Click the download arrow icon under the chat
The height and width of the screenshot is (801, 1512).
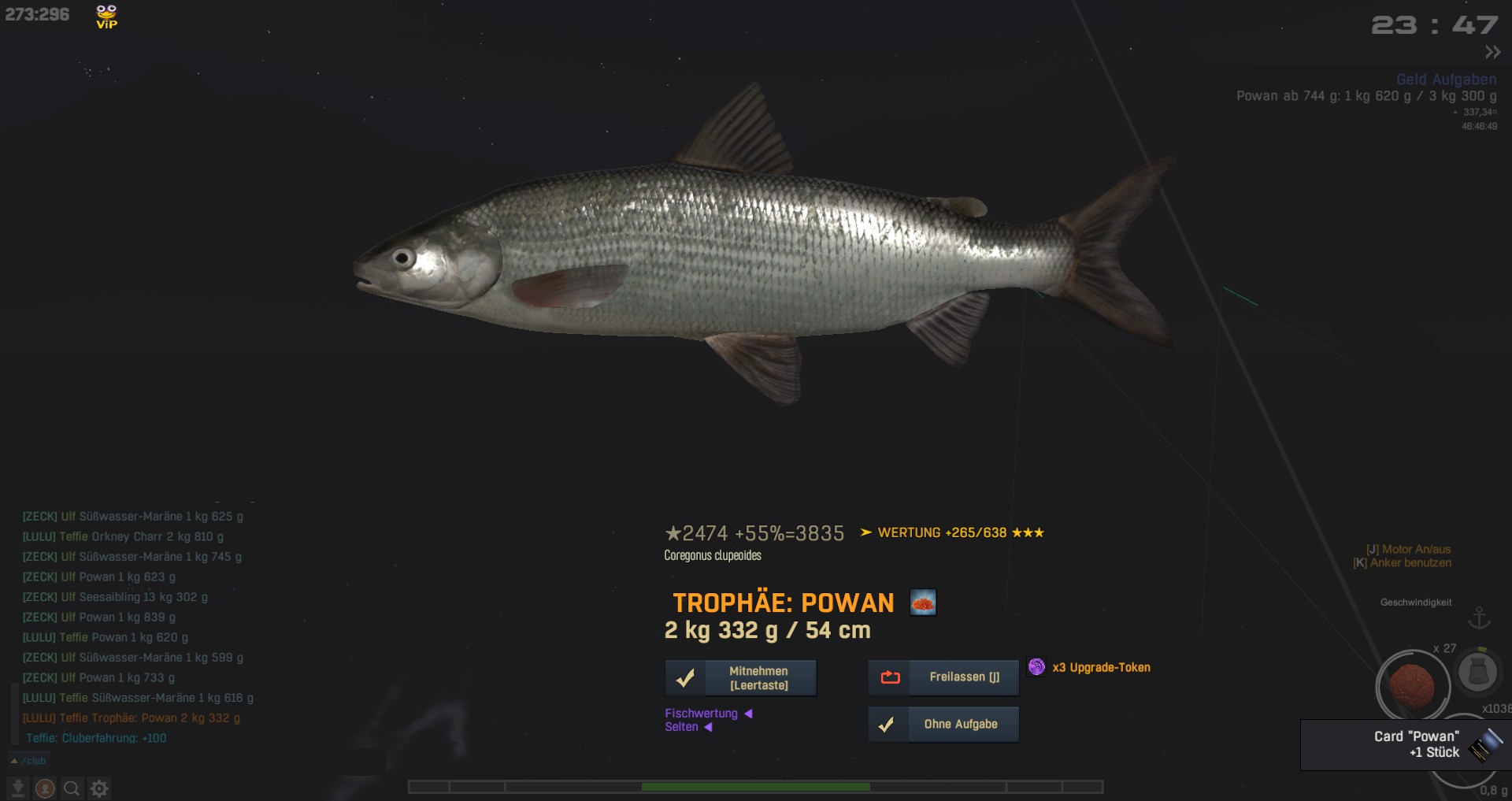[17, 788]
